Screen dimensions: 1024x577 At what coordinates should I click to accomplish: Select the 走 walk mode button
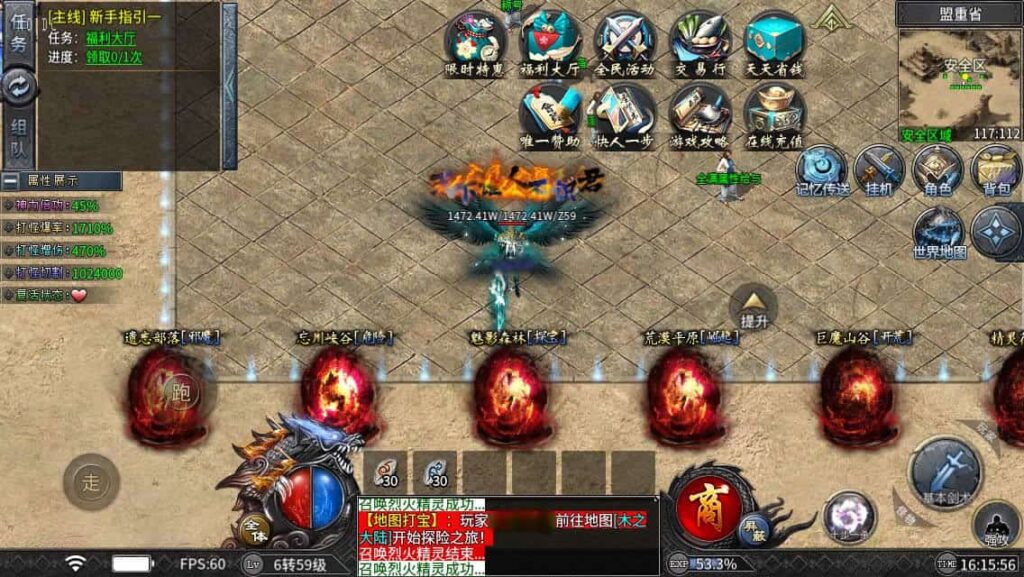click(91, 484)
